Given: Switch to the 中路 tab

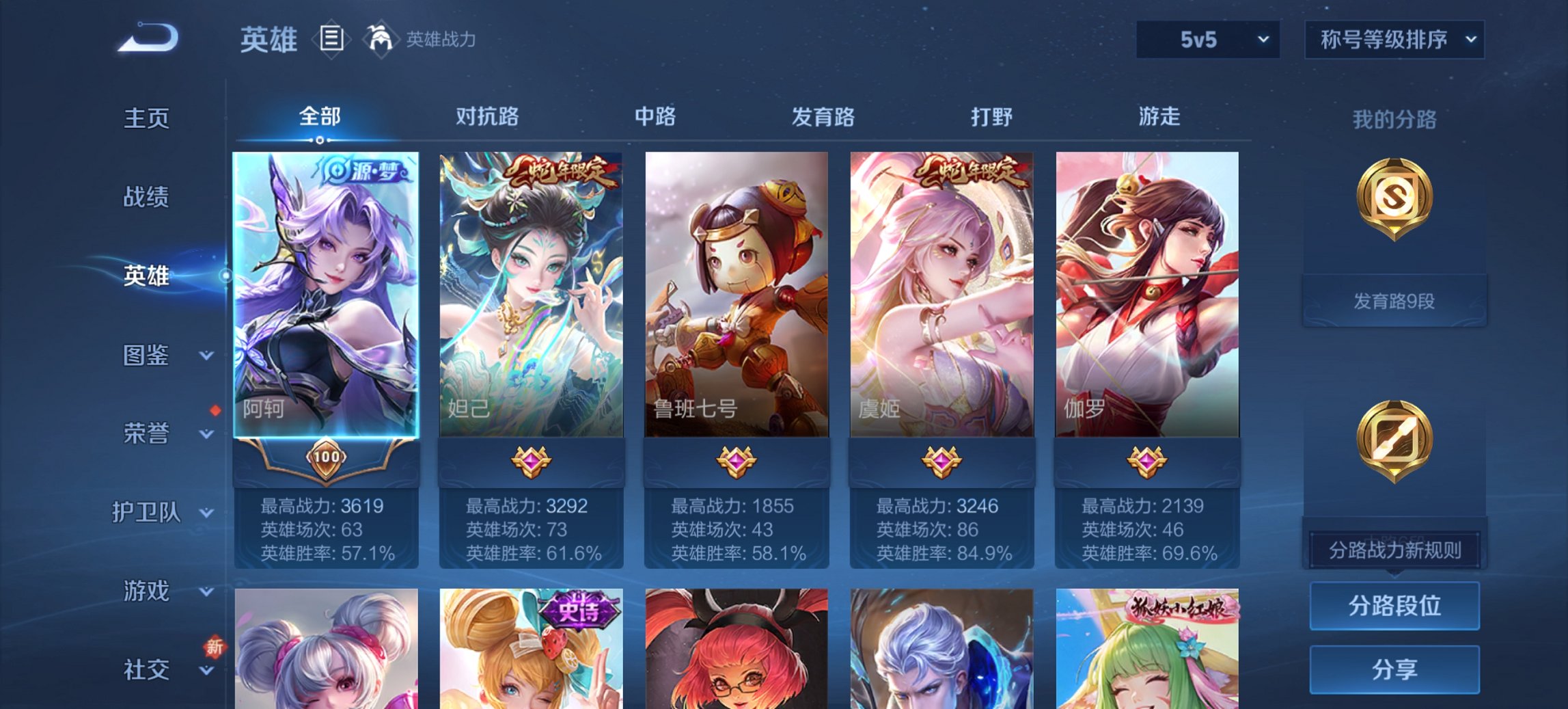Looking at the screenshot, I should click(654, 117).
